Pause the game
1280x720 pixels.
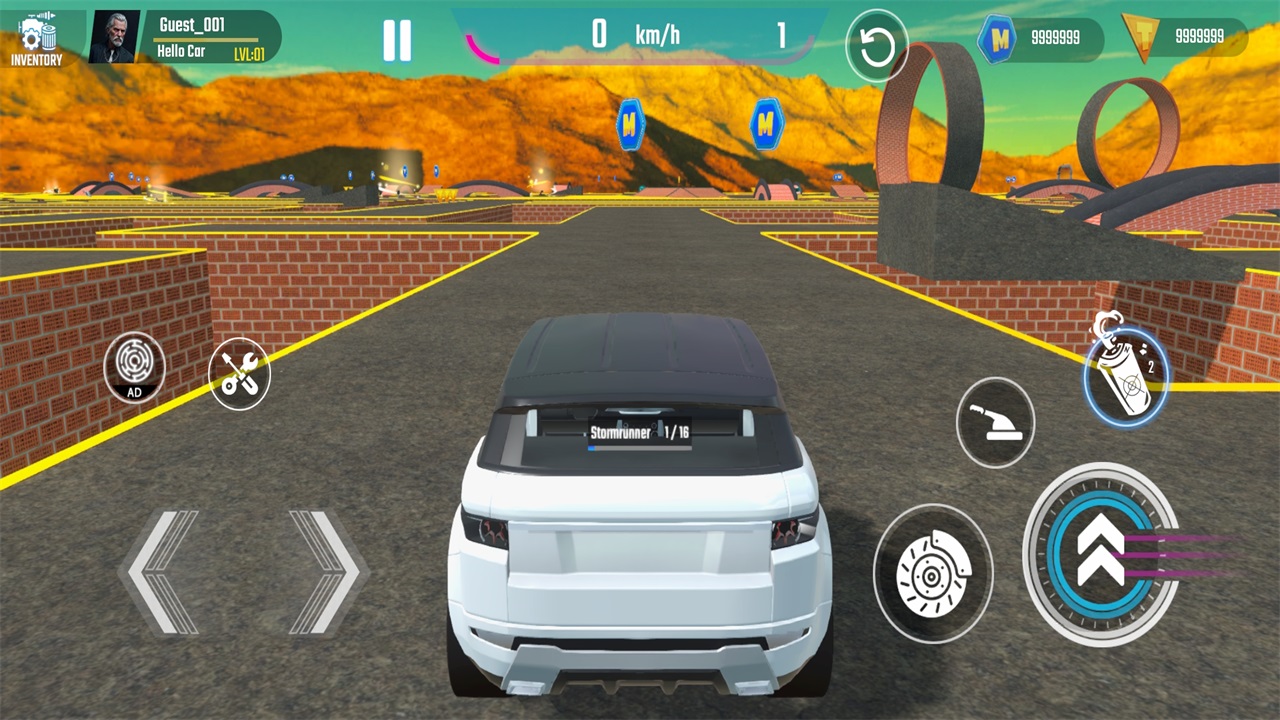tap(397, 40)
